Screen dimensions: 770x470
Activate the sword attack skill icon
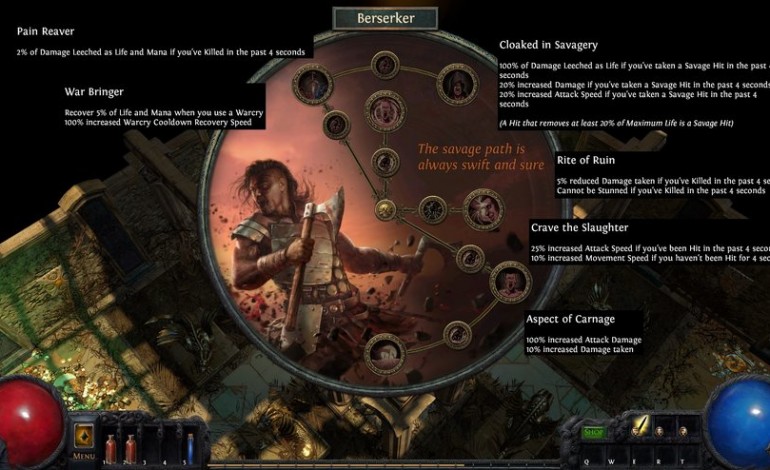pyautogui.click(x=638, y=427)
